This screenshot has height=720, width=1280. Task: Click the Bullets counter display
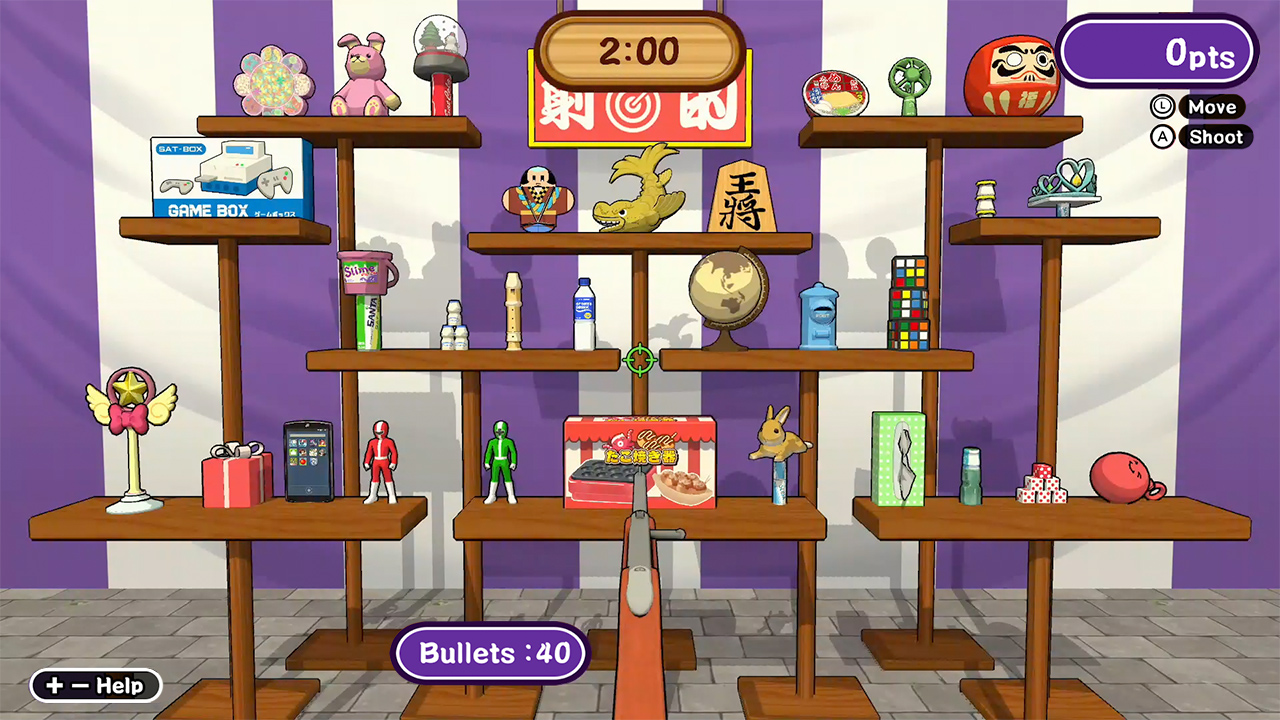pyautogui.click(x=491, y=653)
